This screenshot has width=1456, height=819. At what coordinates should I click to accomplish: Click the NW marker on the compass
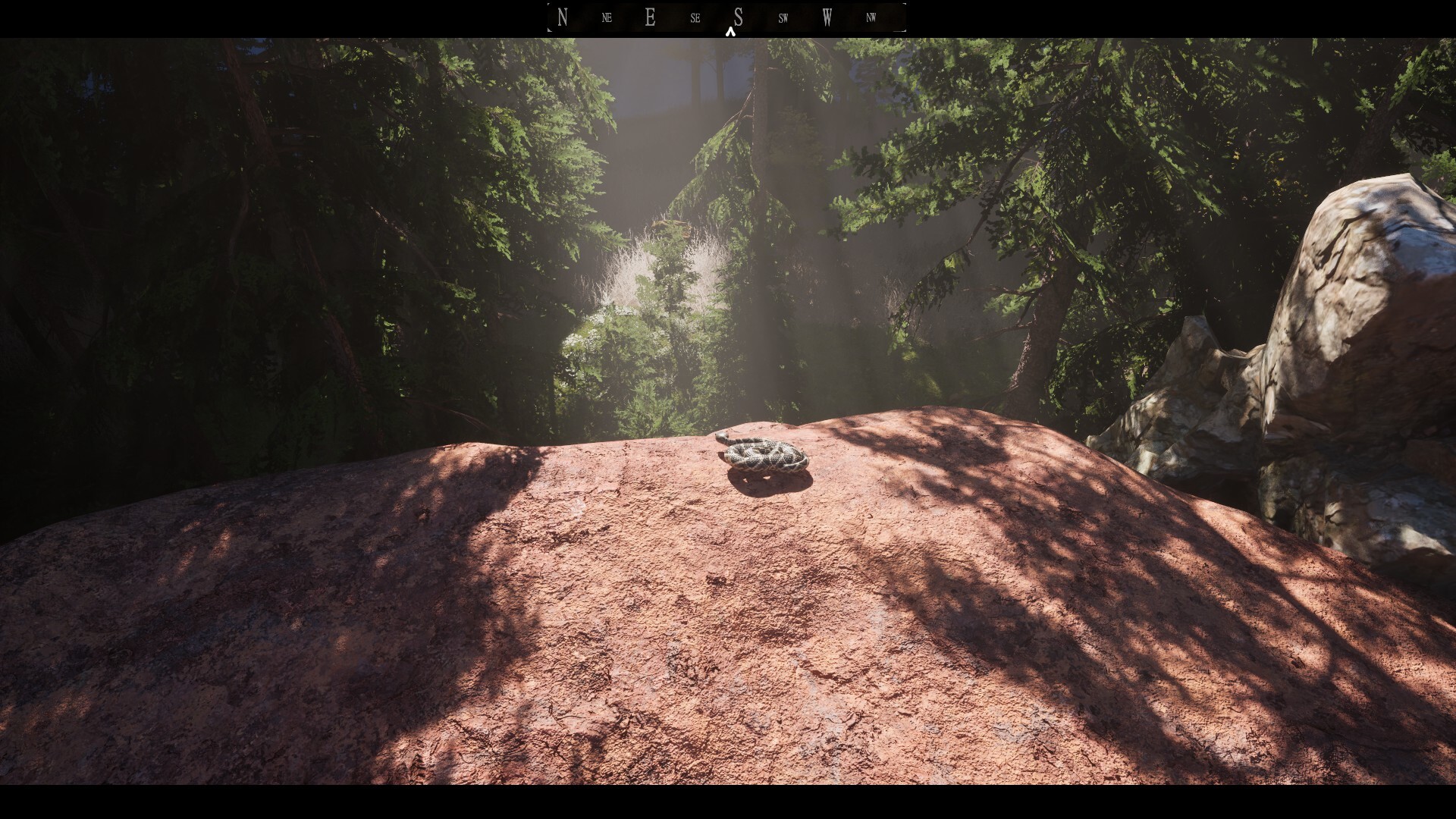(871, 17)
